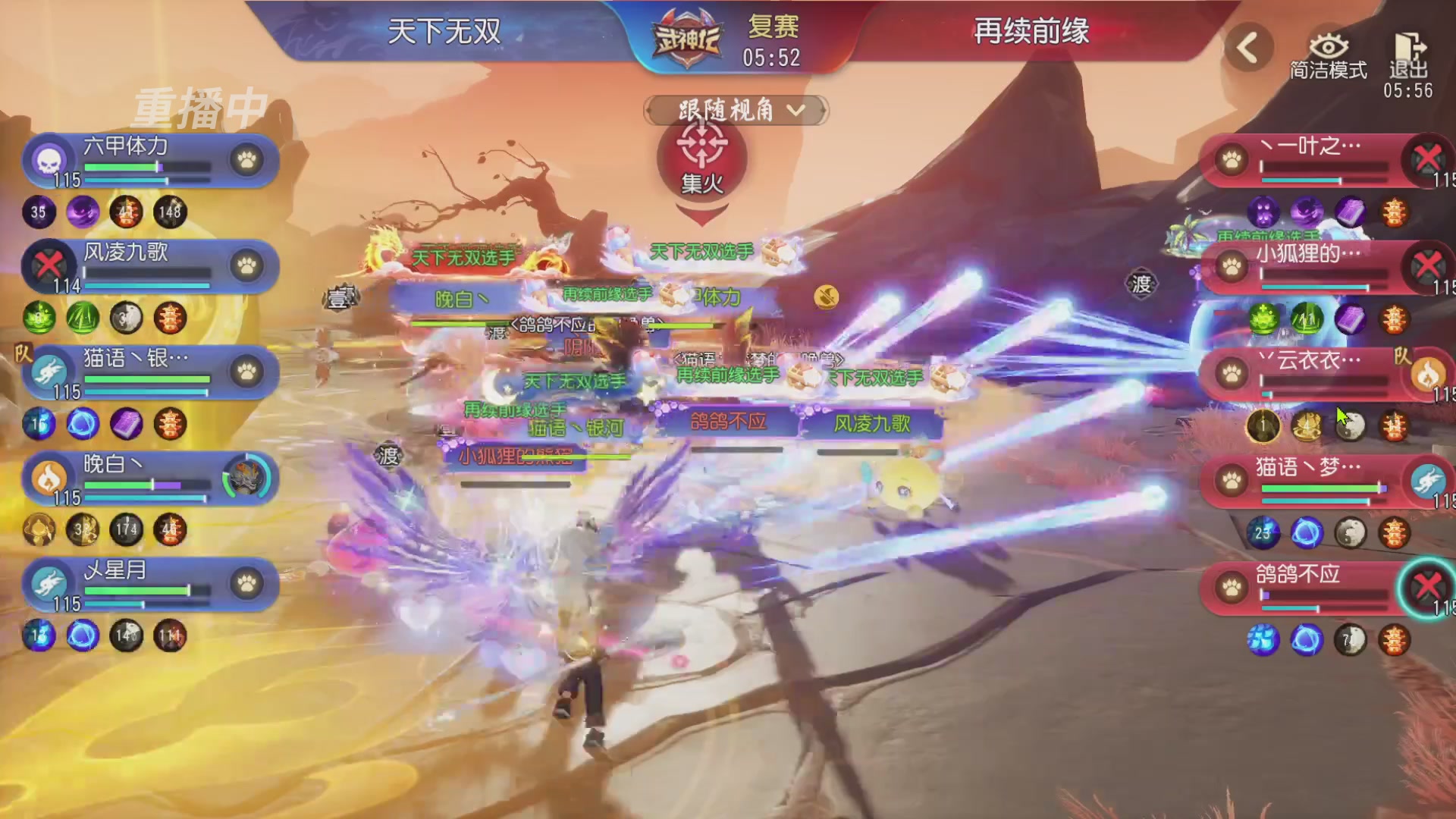
Task: Collapse the panel using the back chevron
Action: 1247,45
